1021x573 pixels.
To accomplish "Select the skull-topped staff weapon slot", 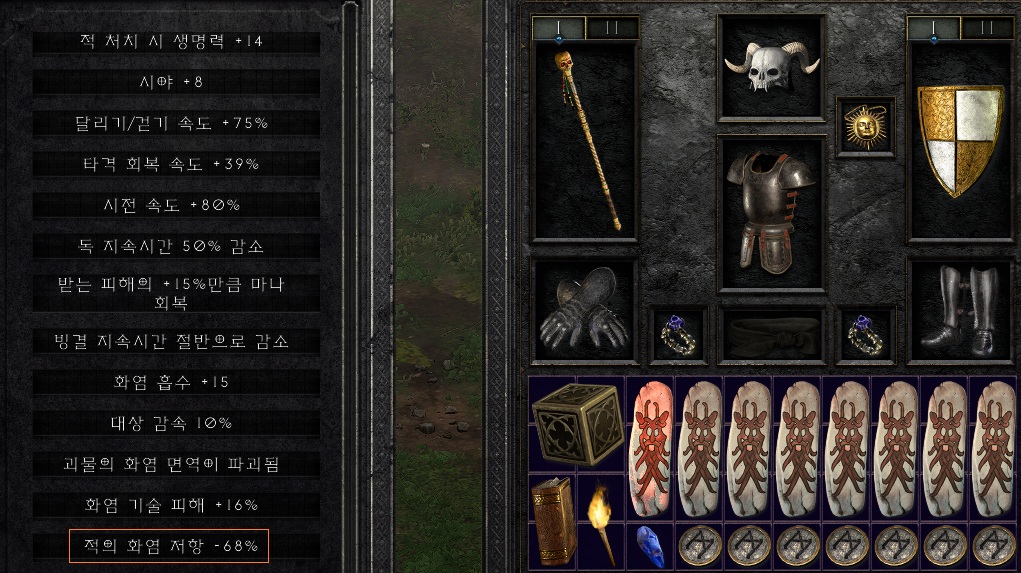I will (x=584, y=140).
